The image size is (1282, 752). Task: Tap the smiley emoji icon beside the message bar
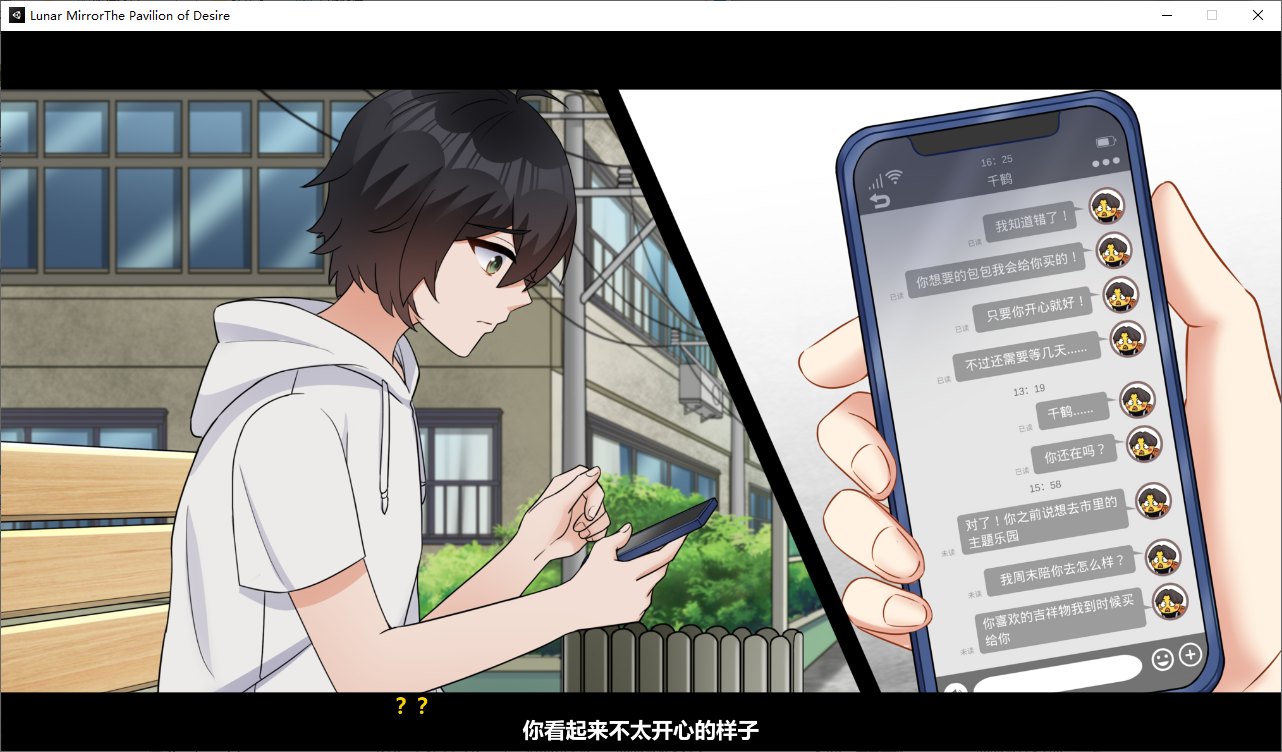pos(1164,659)
